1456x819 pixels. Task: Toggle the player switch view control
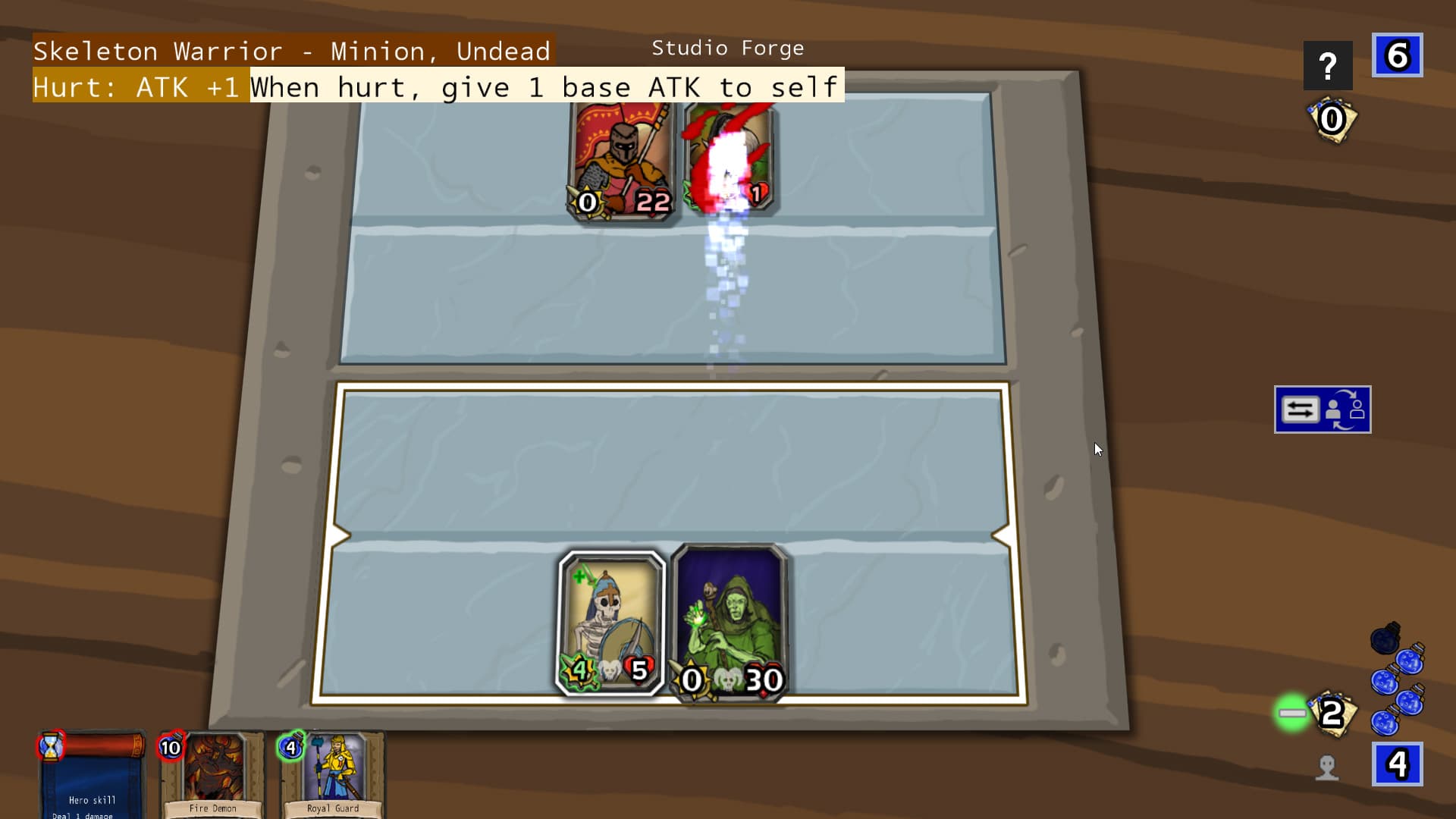click(1348, 409)
